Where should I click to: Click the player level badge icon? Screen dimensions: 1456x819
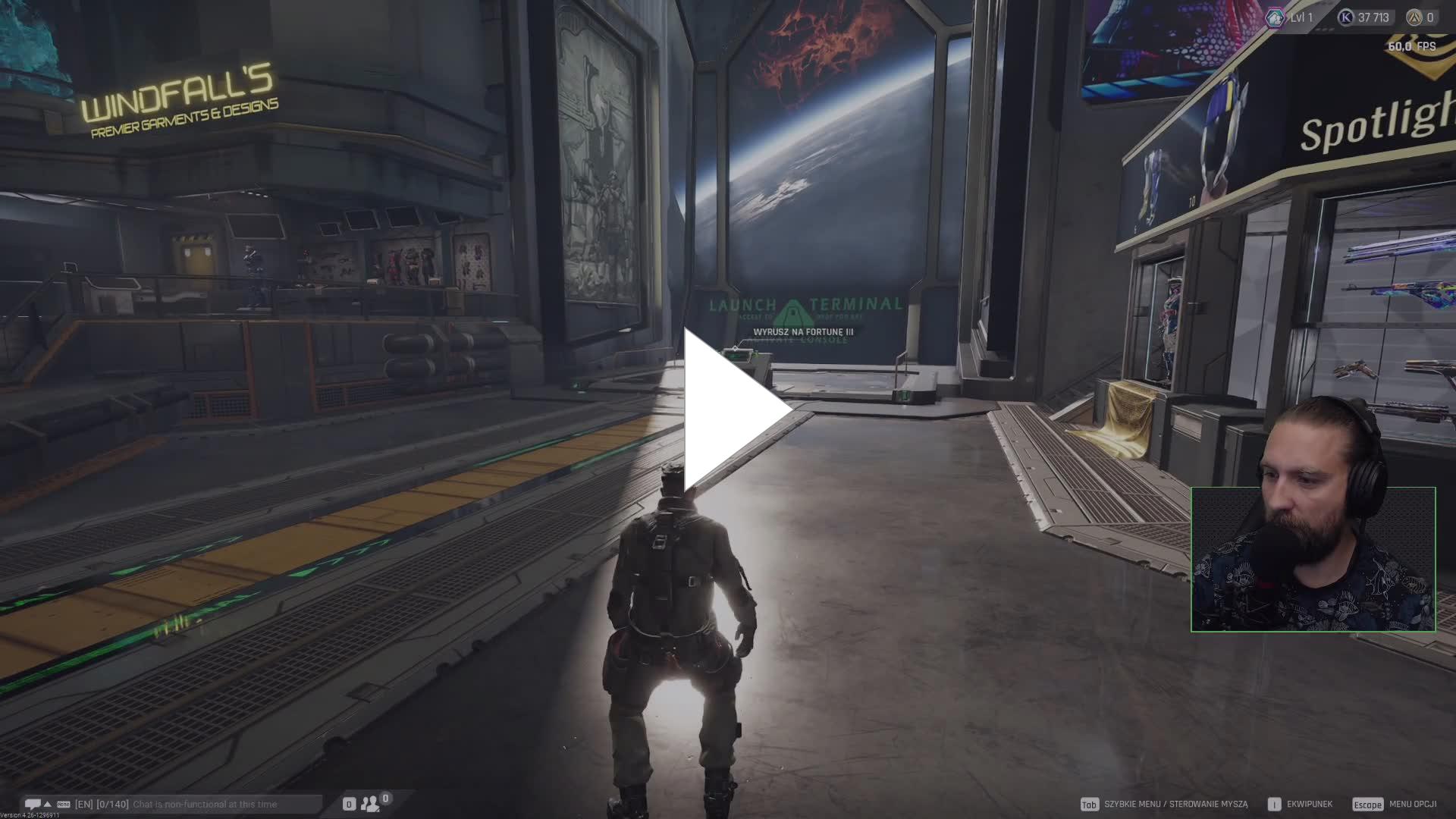[x=1275, y=17]
